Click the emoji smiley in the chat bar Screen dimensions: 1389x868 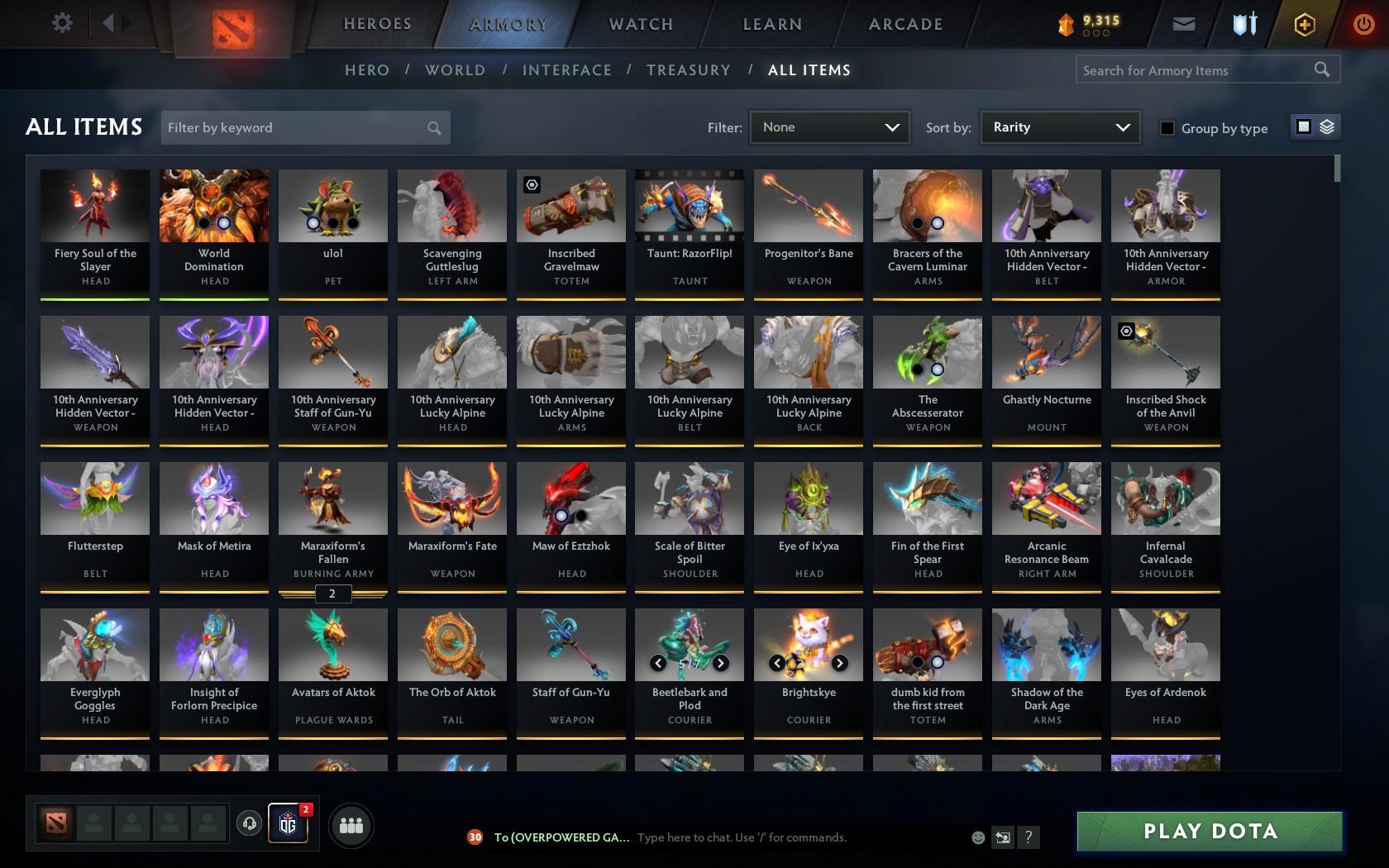pos(976,837)
